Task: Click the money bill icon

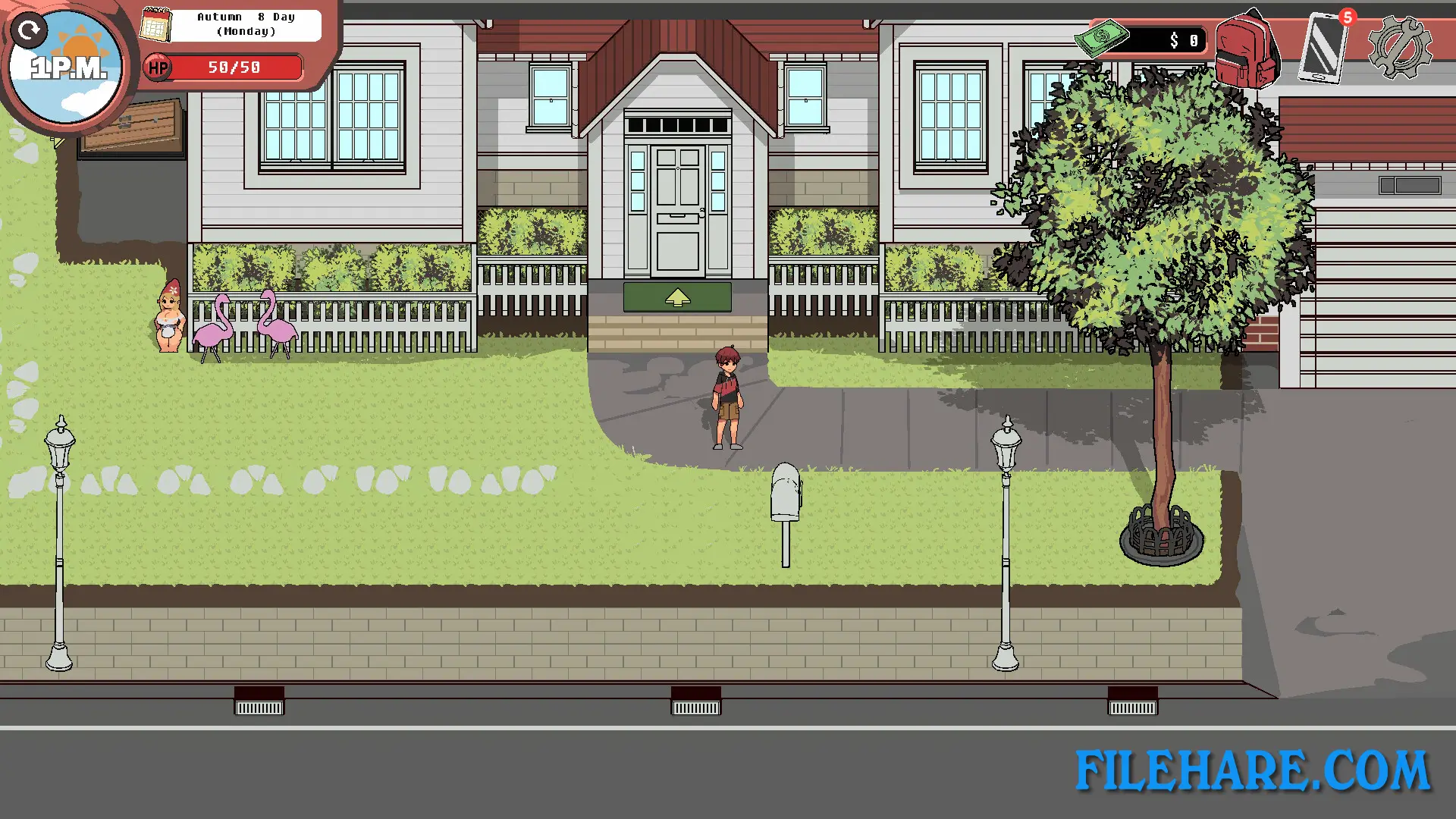Action: pyautogui.click(x=1103, y=36)
